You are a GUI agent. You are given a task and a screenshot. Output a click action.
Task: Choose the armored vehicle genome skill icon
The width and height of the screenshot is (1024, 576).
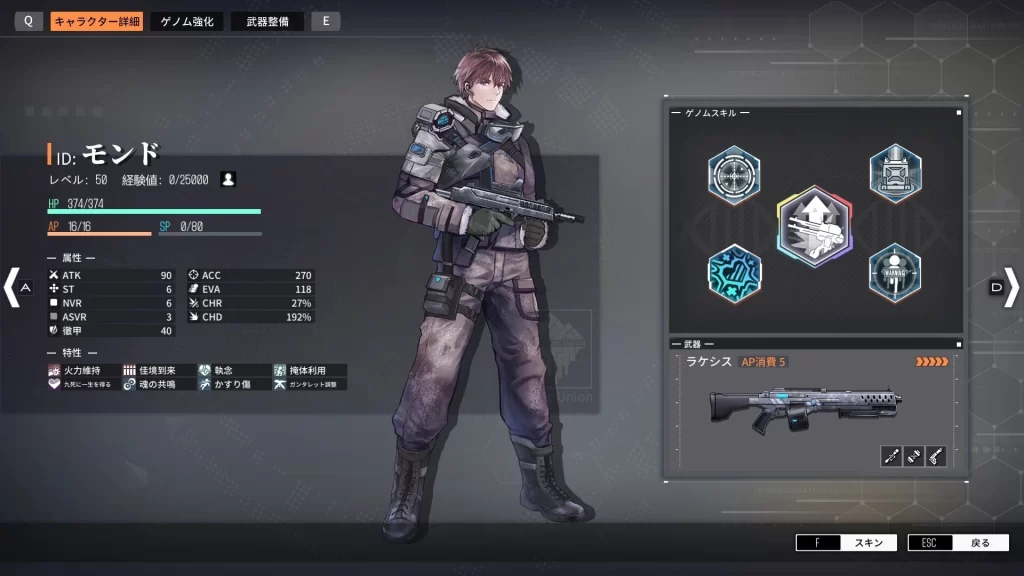click(894, 173)
